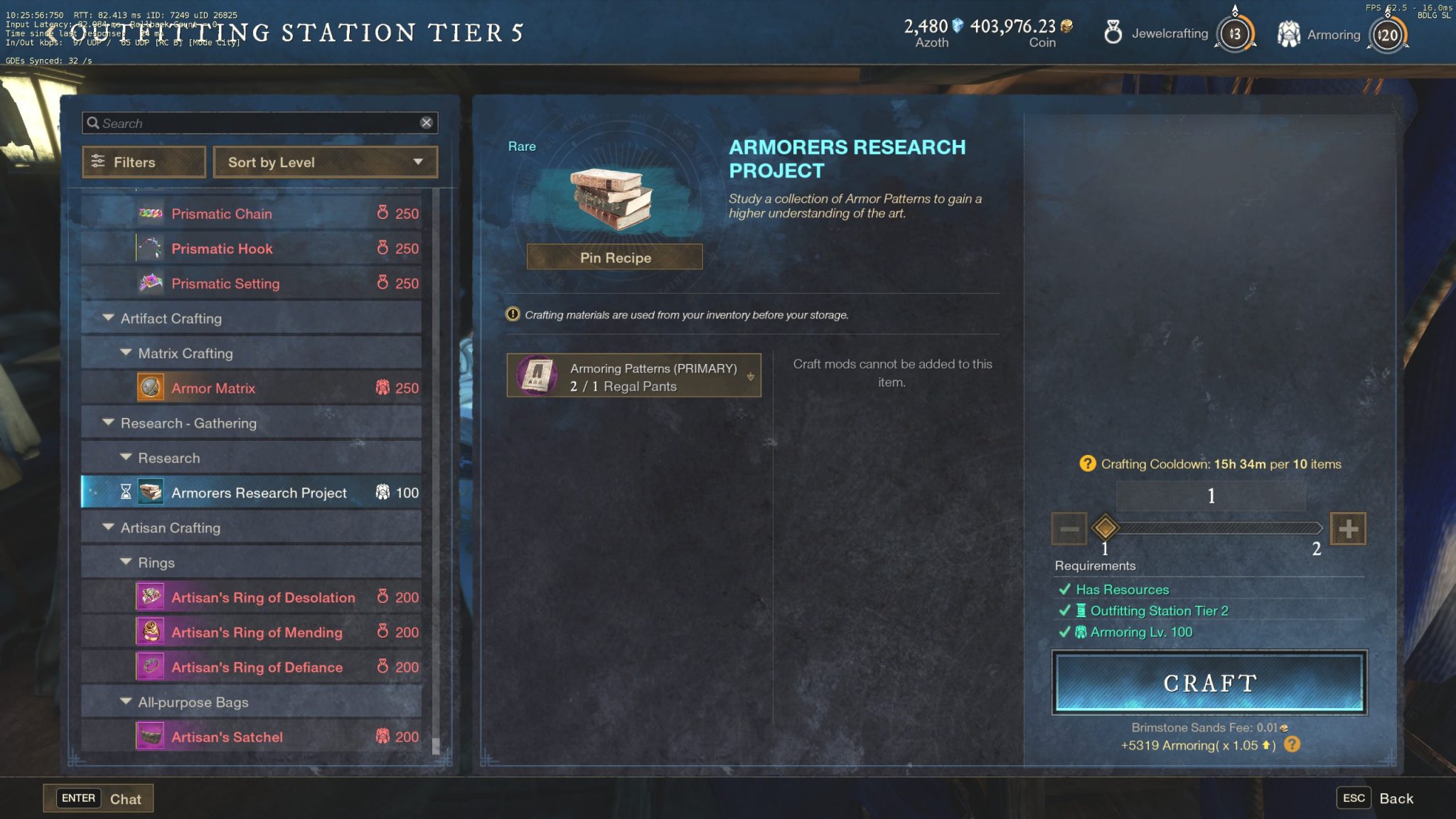The image size is (1456, 819).
Task: Select Artisan's Ring of Mending
Action: [257, 632]
